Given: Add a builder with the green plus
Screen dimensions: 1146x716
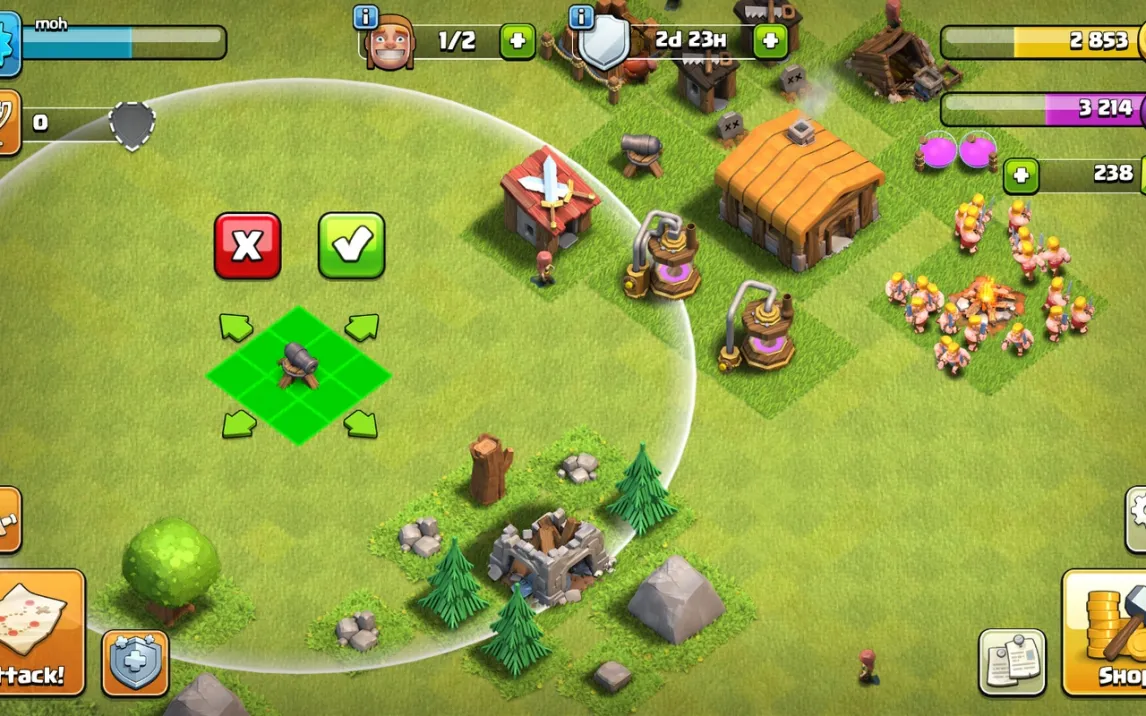Looking at the screenshot, I should 517,41.
